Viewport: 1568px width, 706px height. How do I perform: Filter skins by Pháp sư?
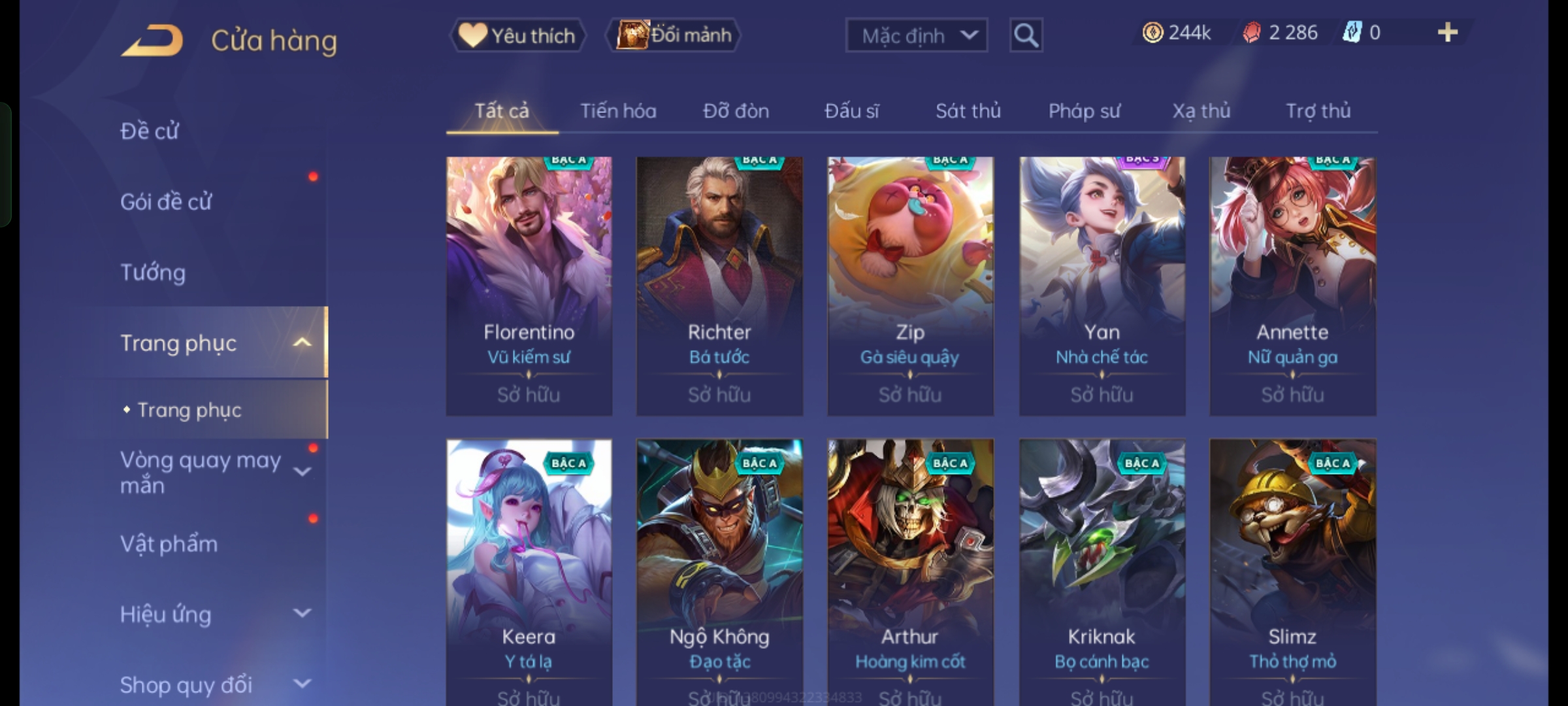tap(1085, 111)
